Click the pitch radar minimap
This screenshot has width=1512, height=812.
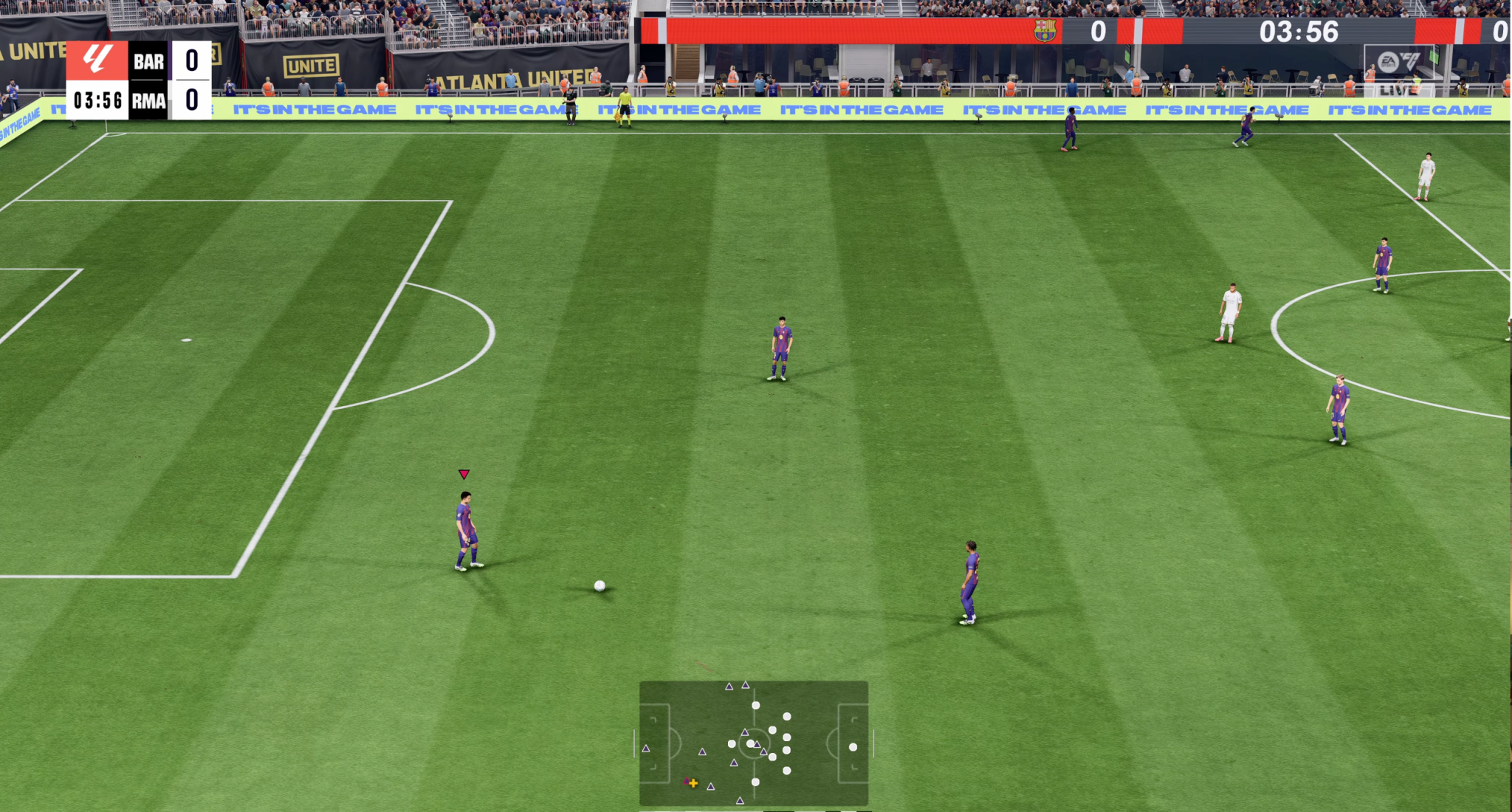pos(753,743)
